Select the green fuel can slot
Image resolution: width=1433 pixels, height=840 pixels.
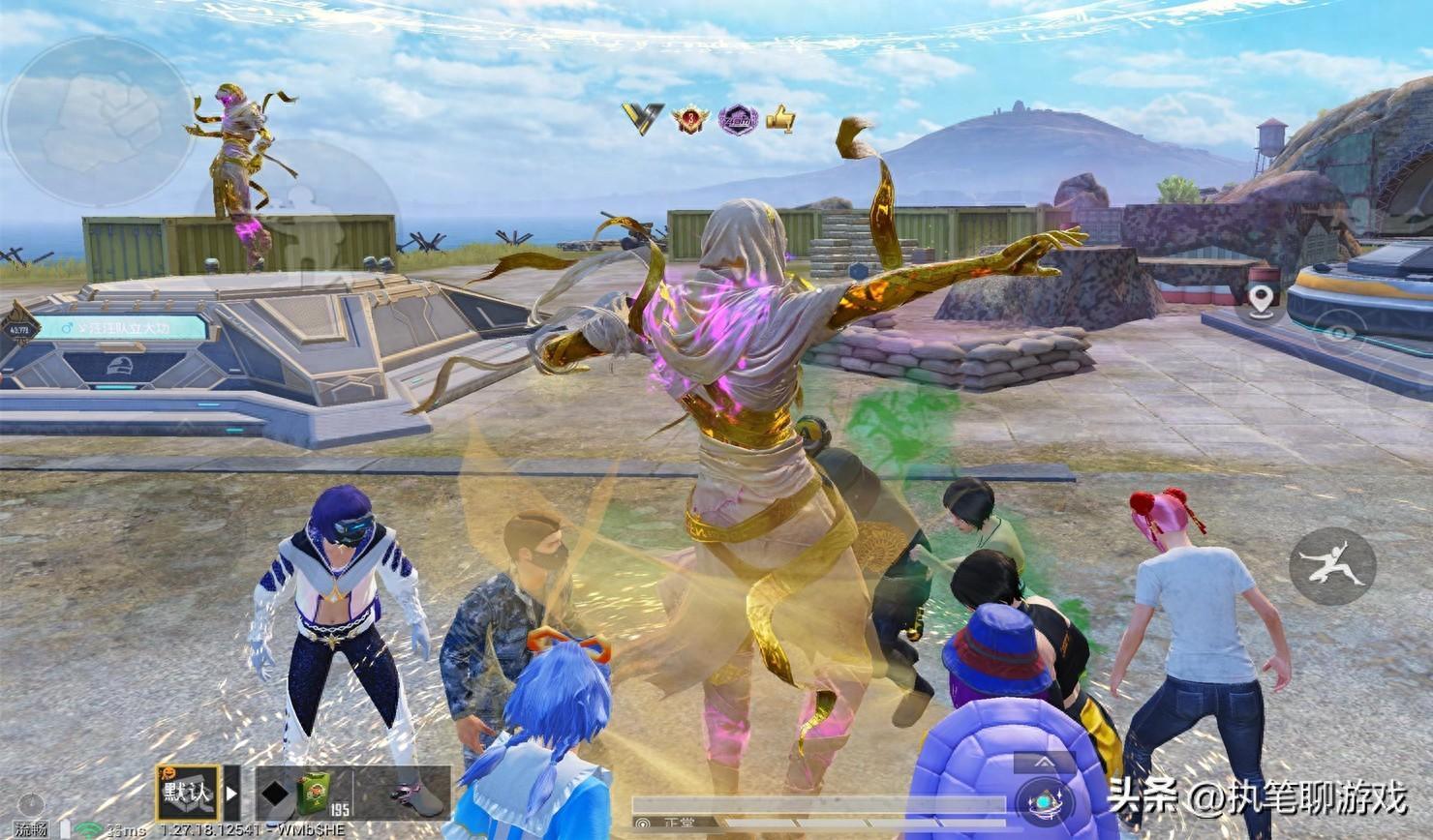click(312, 792)
